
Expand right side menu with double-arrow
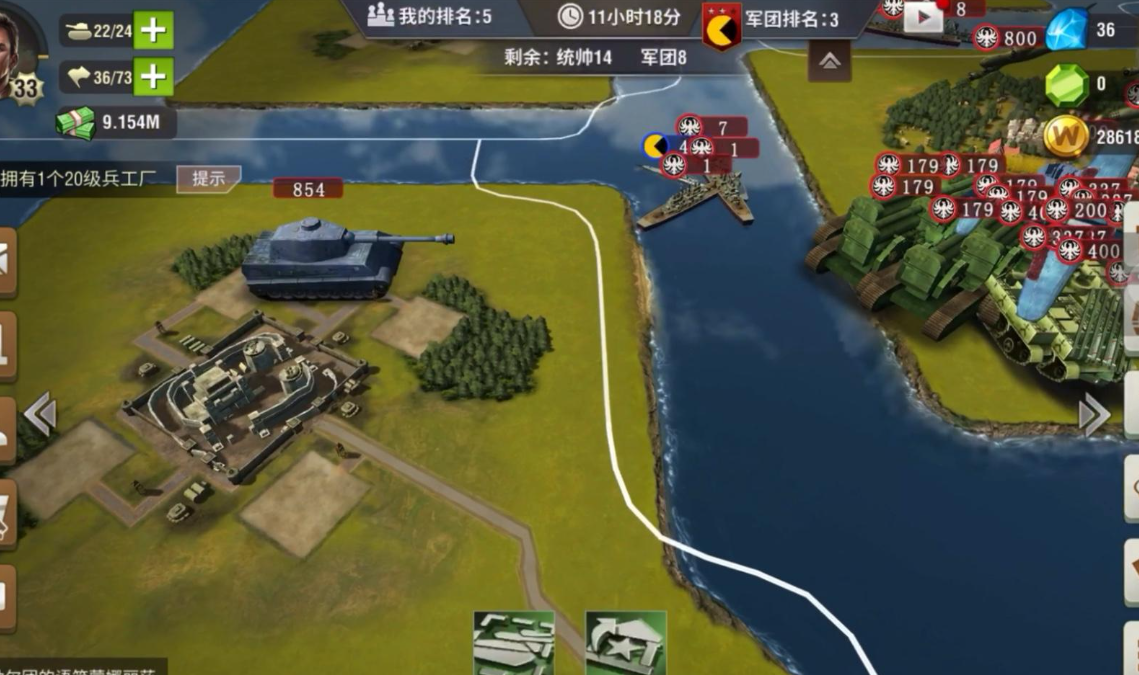pyautogui.click(x=1094, y=414)
